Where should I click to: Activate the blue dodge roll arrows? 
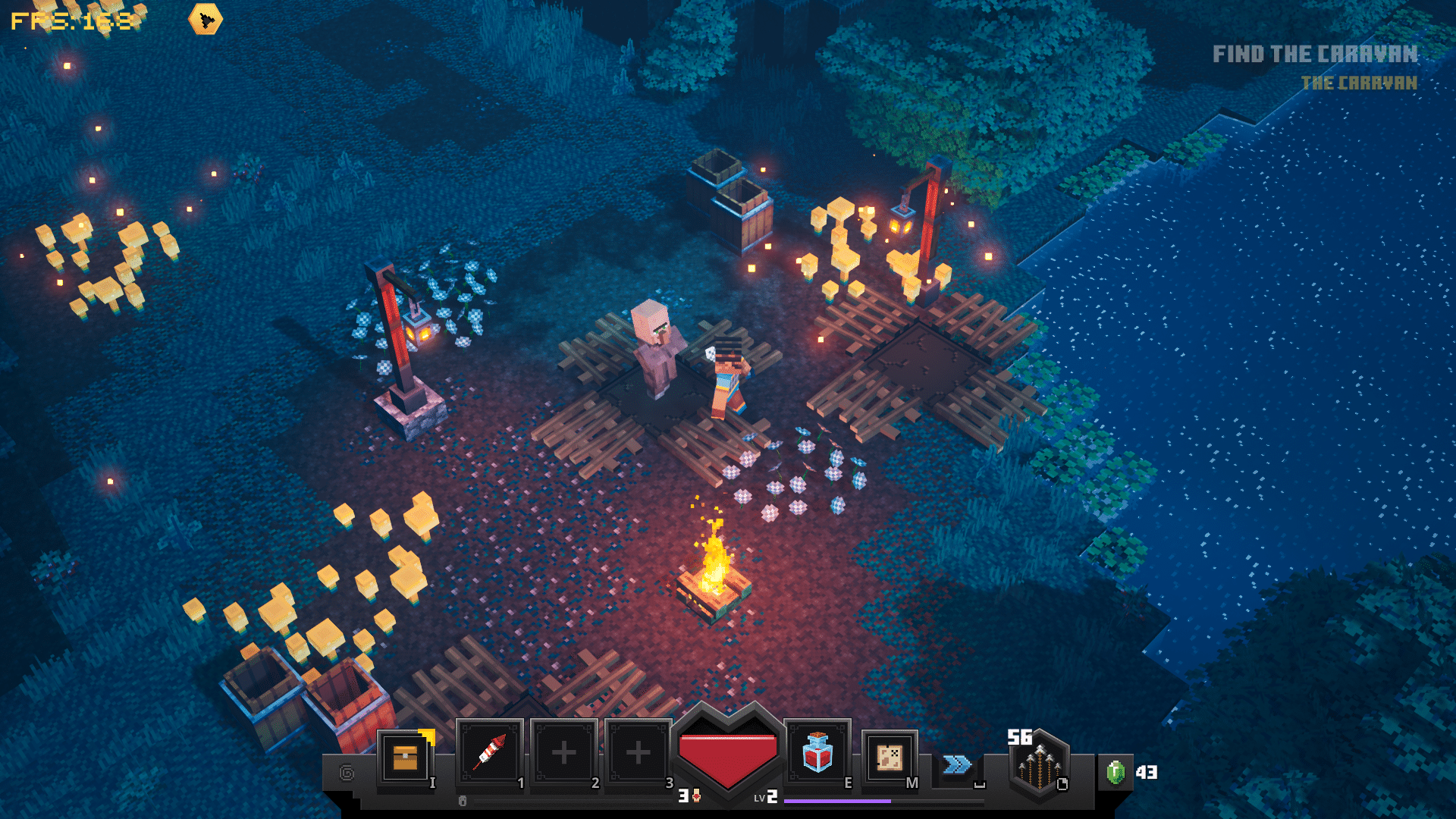click(957, 764)
